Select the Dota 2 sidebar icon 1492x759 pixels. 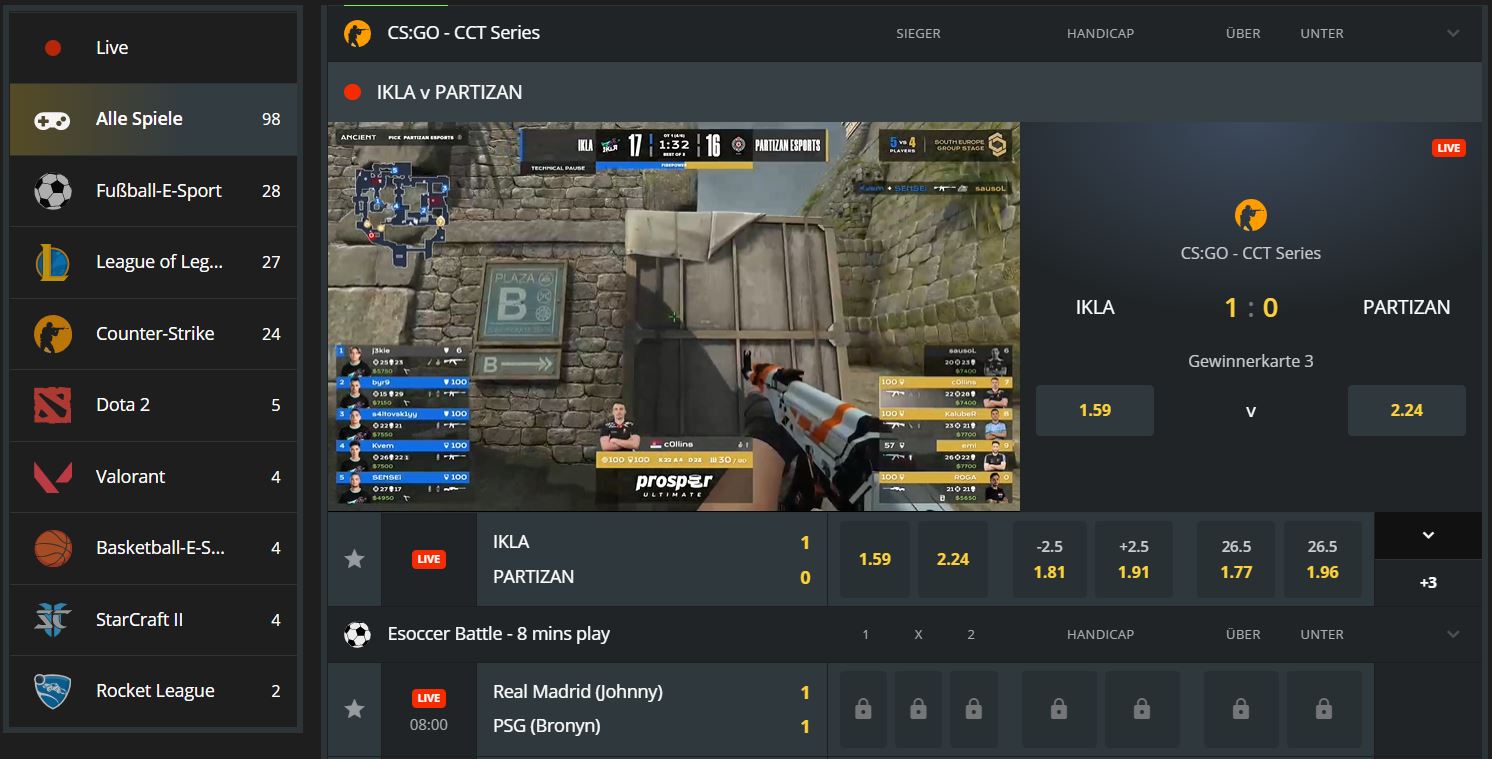tap(55, 405)
